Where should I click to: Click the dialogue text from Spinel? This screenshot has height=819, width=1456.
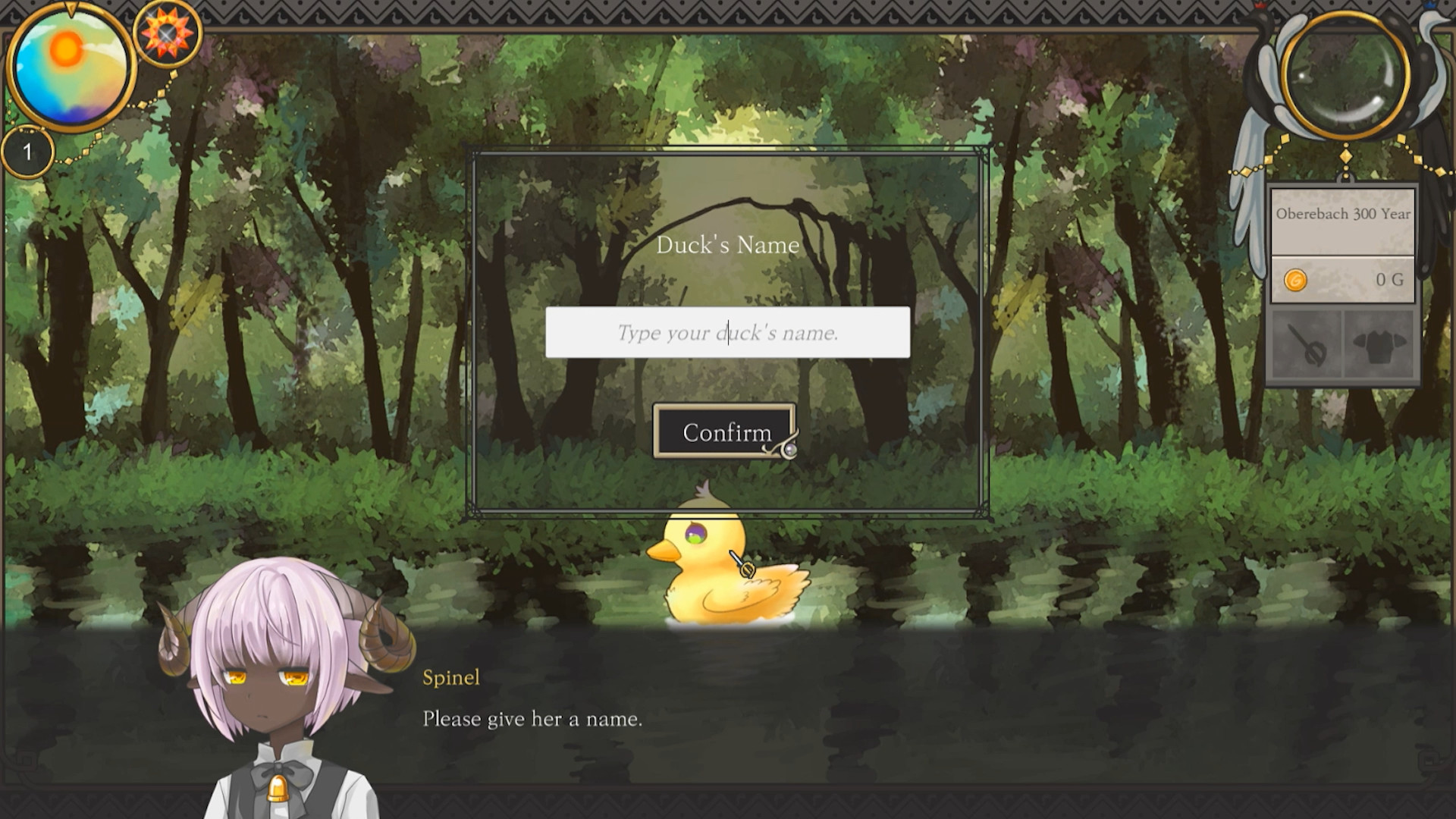point(532,719)
